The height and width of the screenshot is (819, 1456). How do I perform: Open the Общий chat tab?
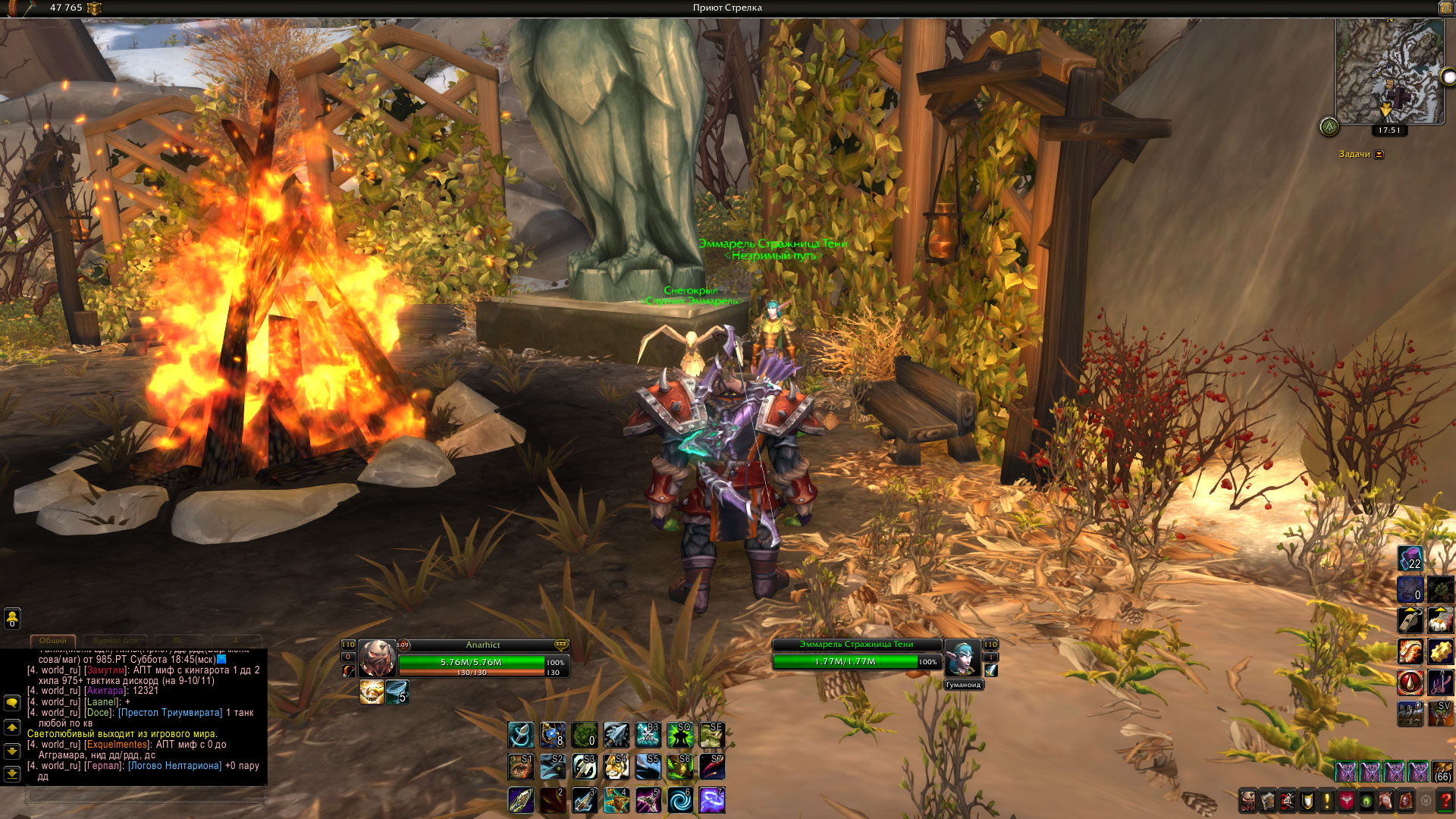click(x=53, y=641)
